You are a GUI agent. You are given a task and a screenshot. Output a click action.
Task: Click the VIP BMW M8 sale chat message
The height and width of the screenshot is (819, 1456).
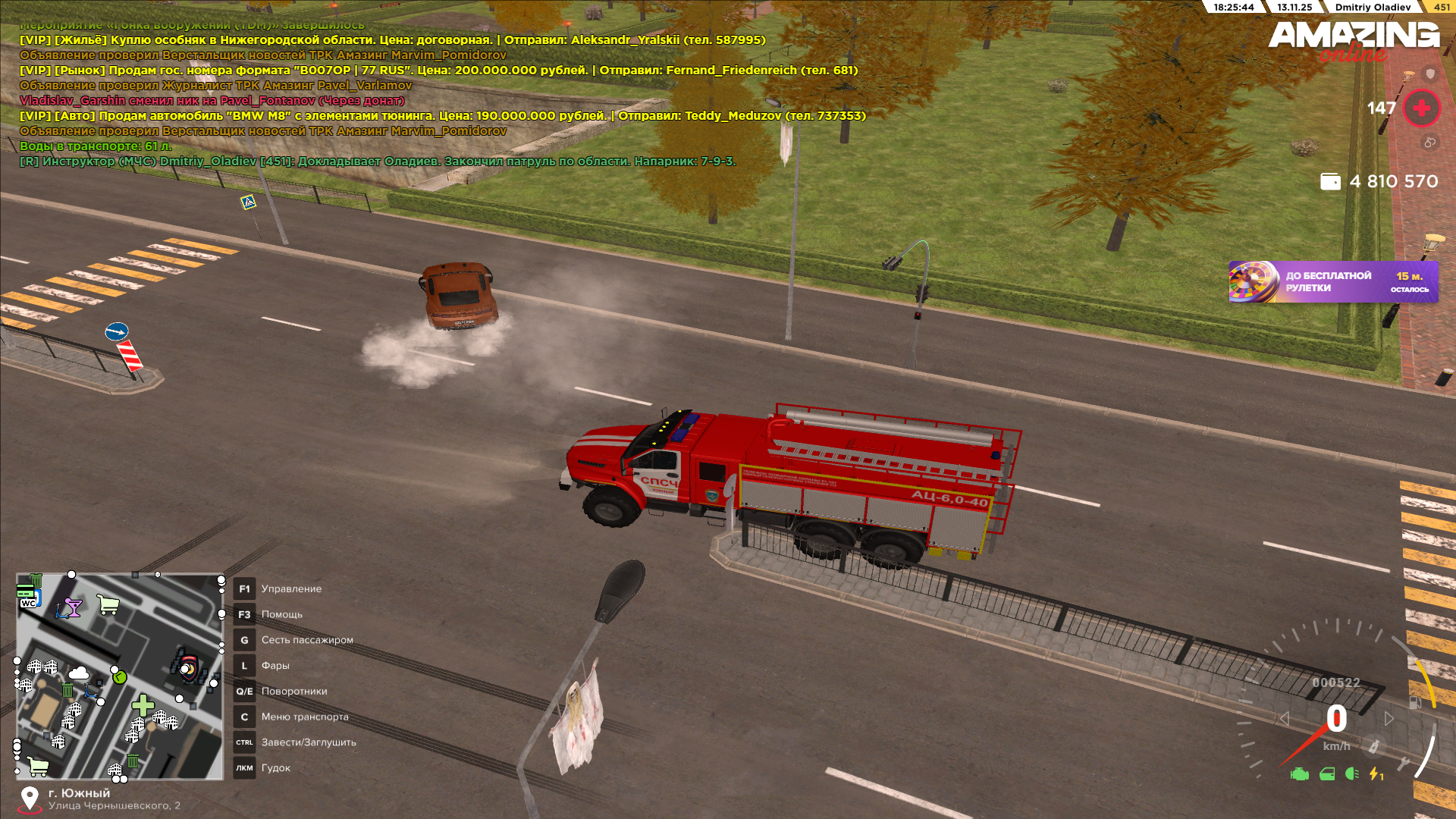pyautogui.click(x=442, y=116)
